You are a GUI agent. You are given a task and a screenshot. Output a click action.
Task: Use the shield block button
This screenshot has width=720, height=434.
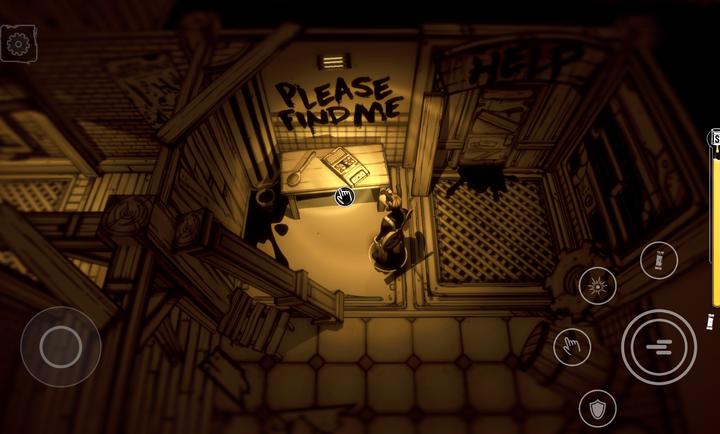tap(597, 407)
